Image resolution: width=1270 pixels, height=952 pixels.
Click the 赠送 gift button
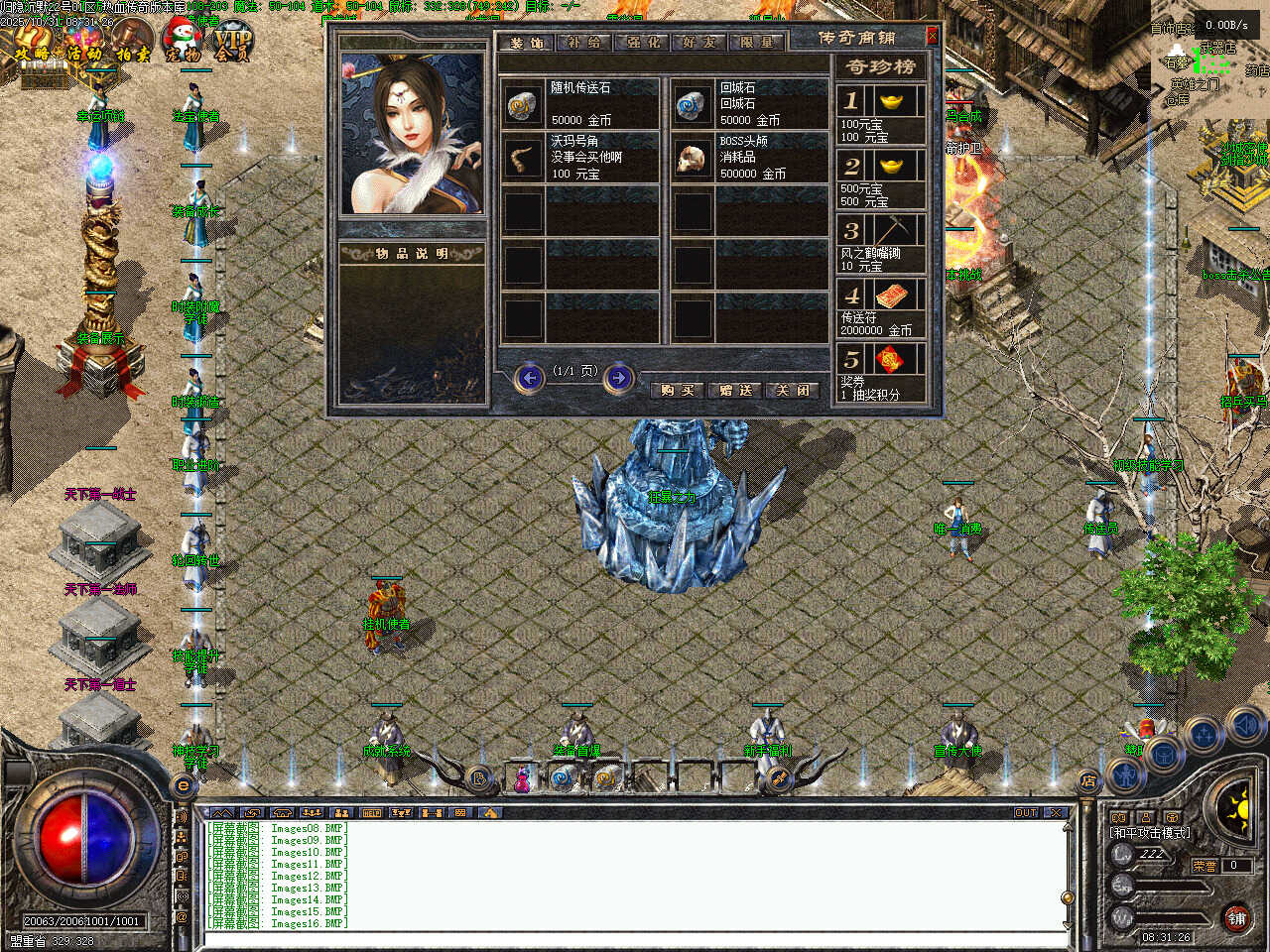(736, 390)
